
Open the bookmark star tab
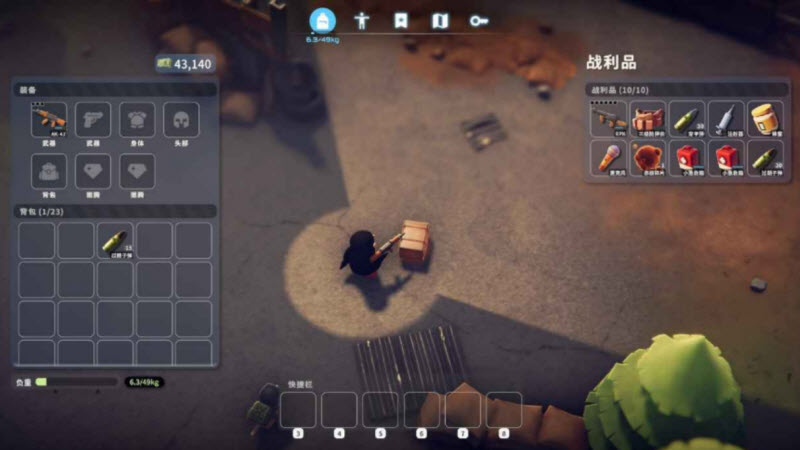coord(401,20)
